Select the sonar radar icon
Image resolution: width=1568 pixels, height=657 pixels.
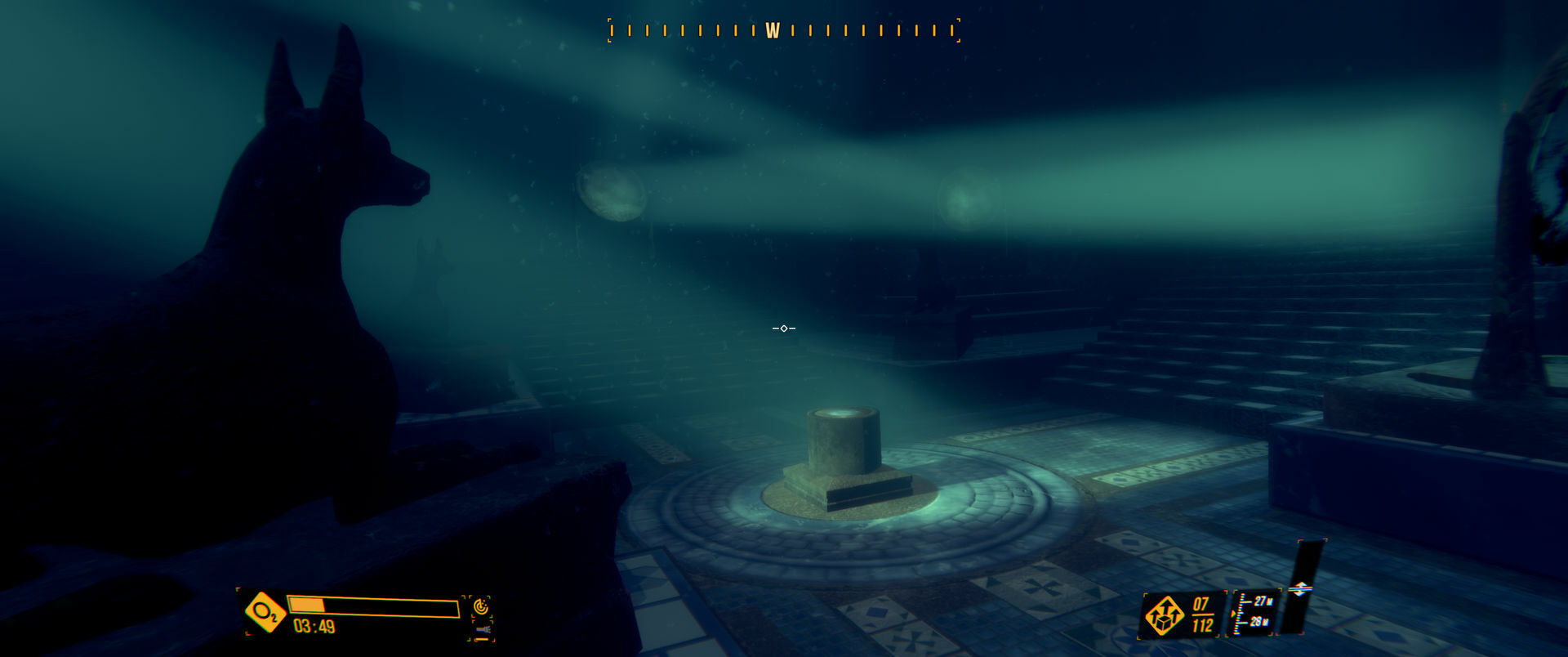click(481, 606)
